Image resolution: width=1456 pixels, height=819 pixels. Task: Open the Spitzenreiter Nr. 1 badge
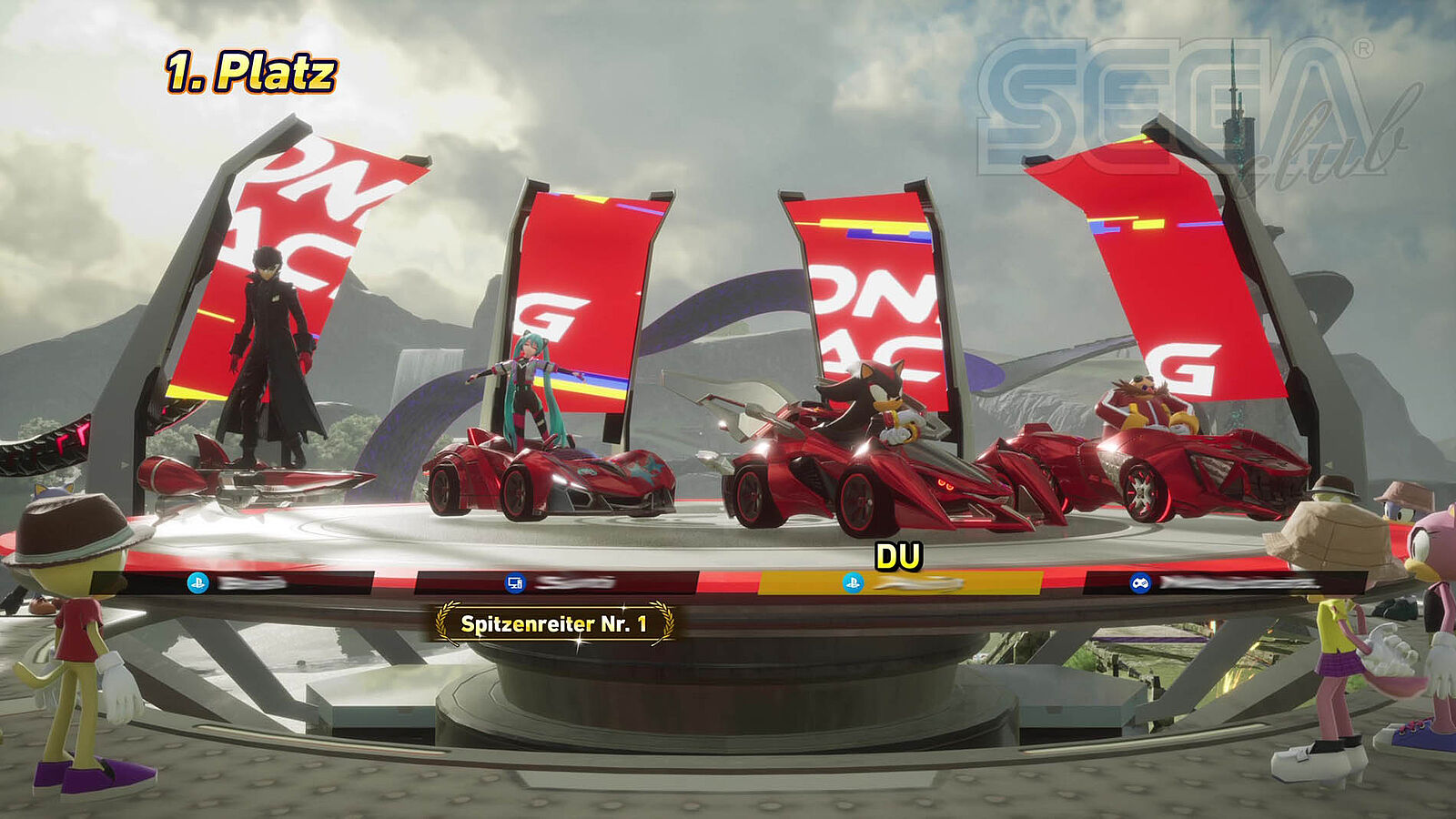click(555, 624)
